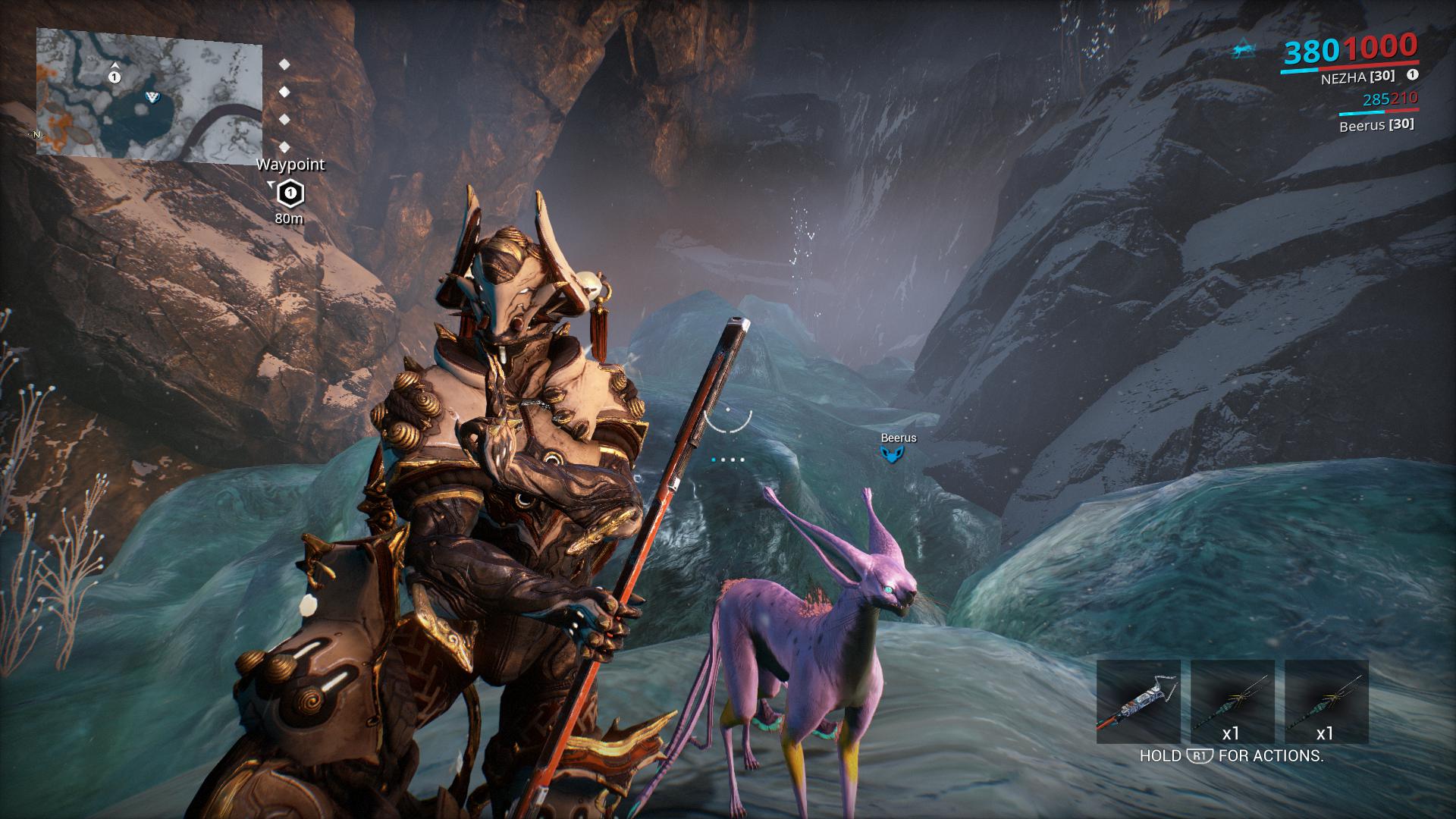The height and width of the screenshot is (819, 1456).
Task: Click the blue companion icon beside the shield value
Action: click(1244, 51)
